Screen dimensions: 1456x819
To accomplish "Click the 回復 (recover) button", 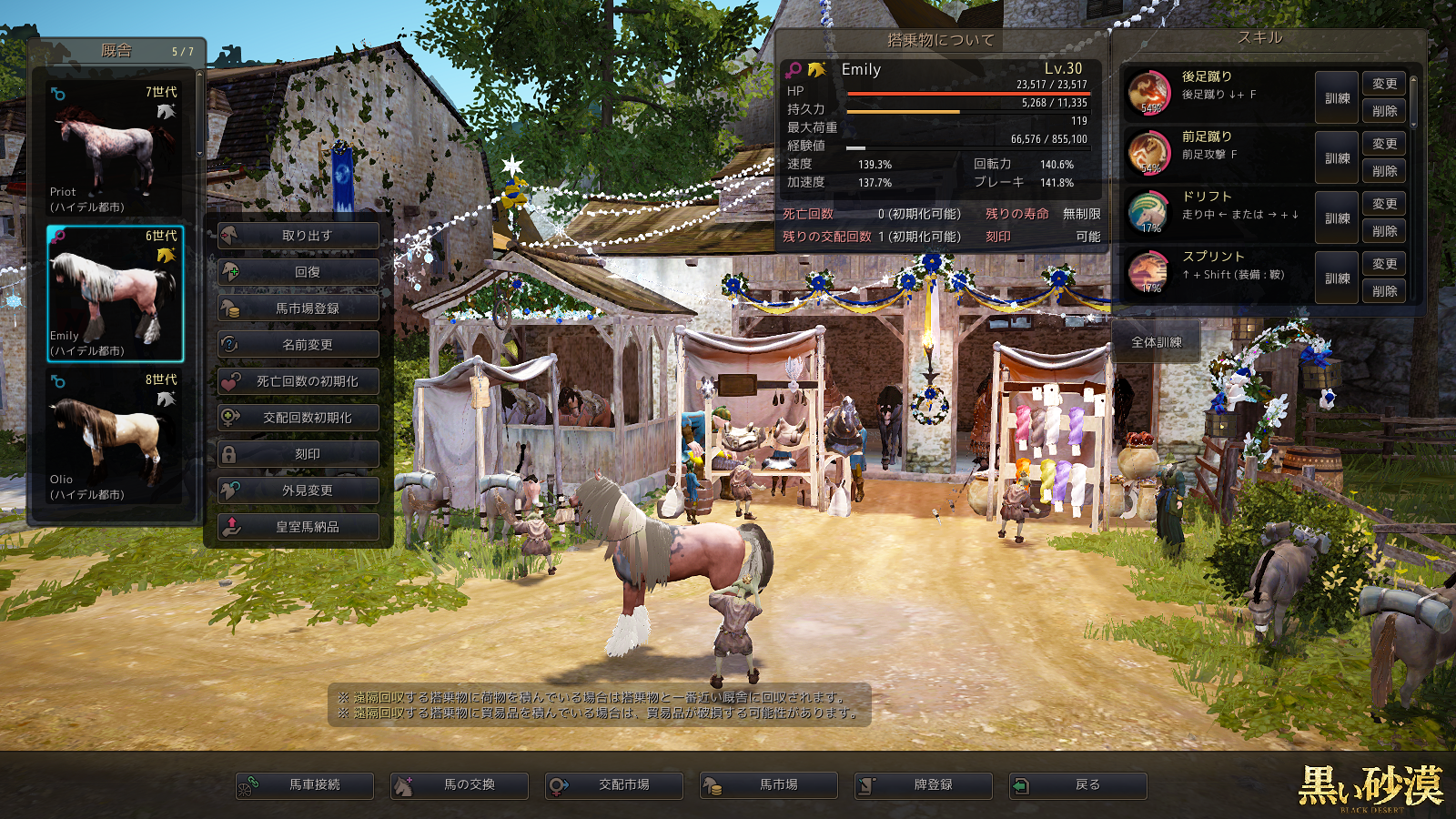I will point(298,272).
